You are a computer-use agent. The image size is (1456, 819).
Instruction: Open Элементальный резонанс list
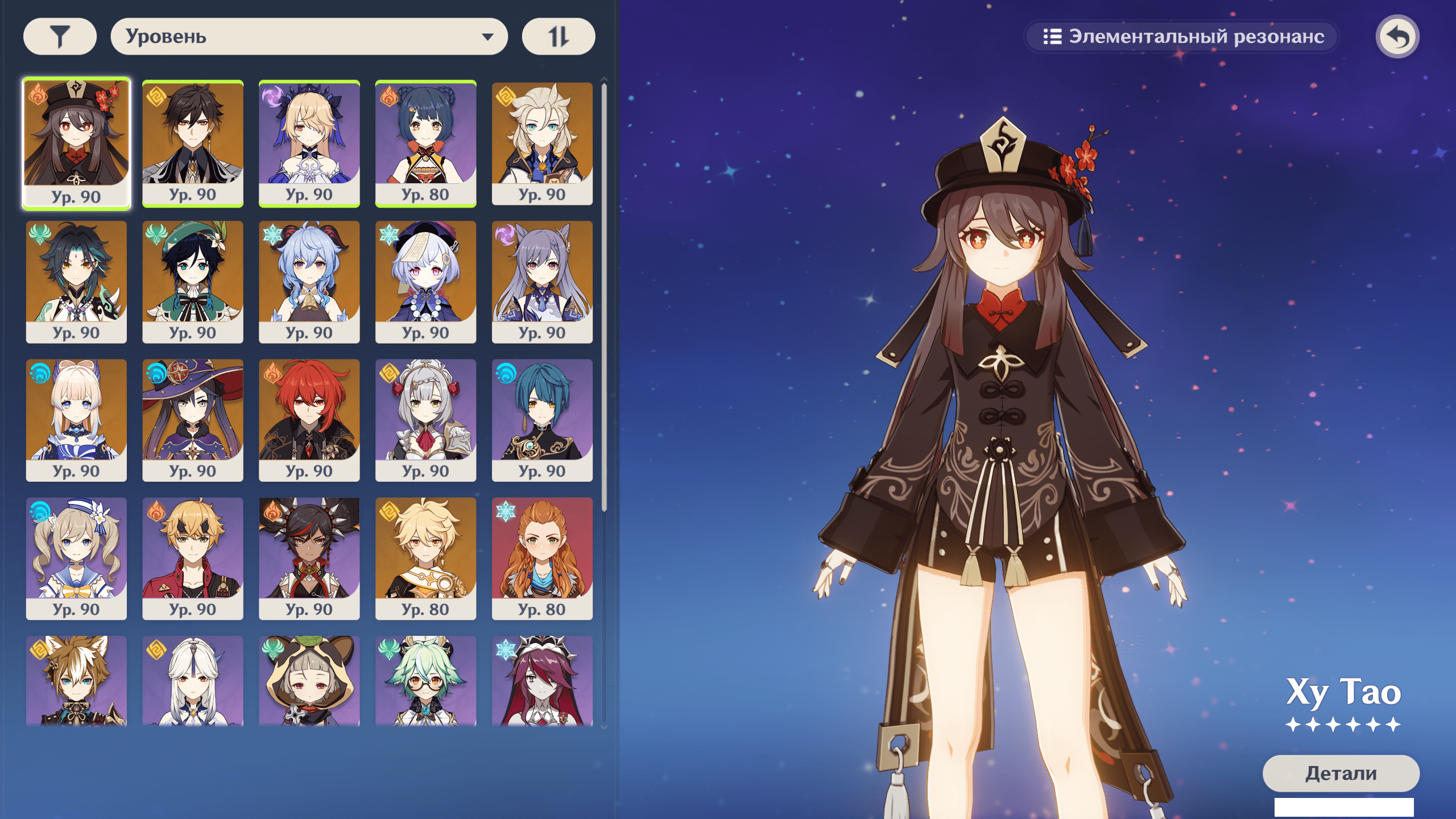[1182, 37]
